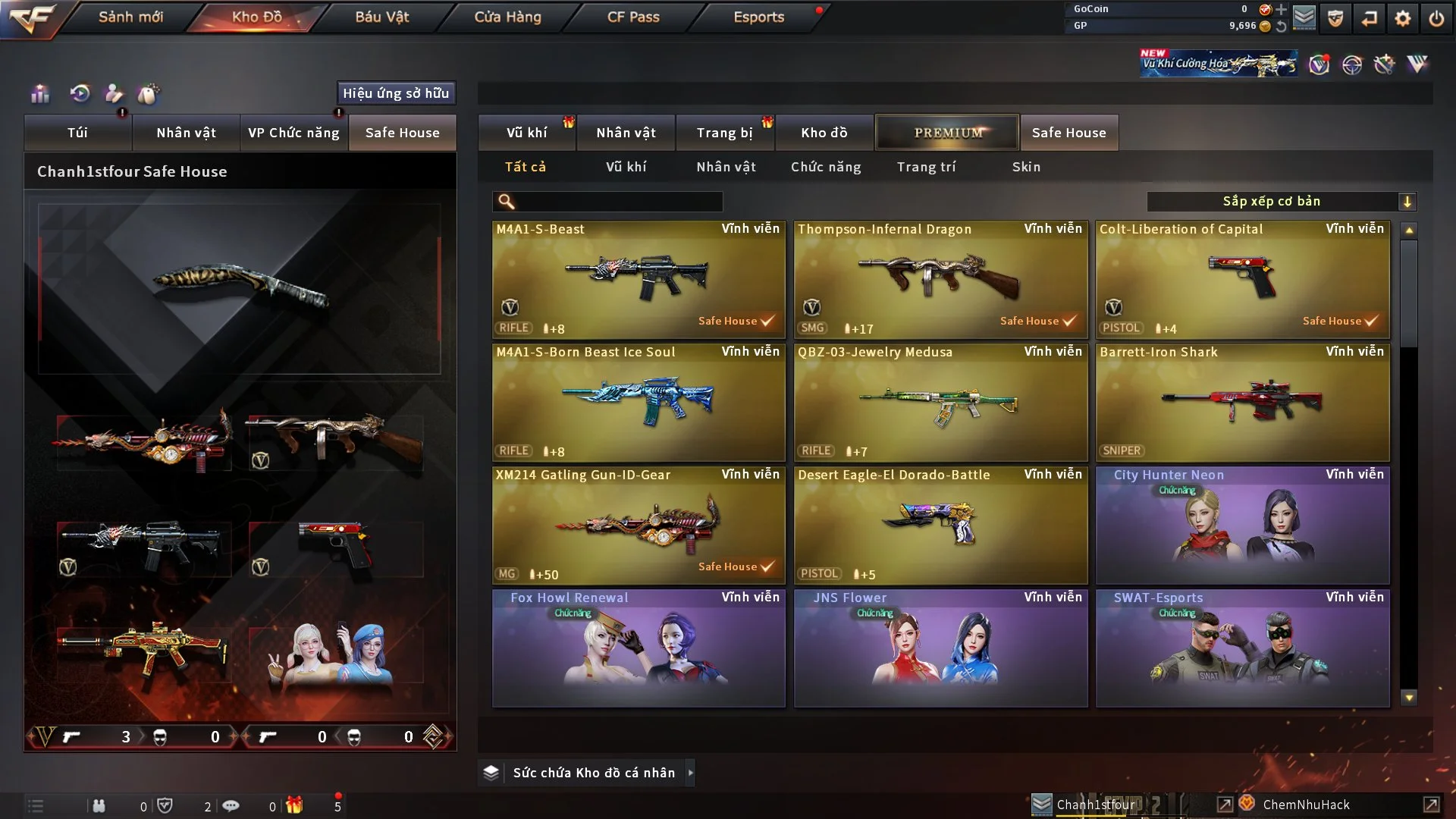Choose the Barrett-Iron Shark sniper card
Viewport: 1456px width, 819px height.
[x=1242, y=402]
